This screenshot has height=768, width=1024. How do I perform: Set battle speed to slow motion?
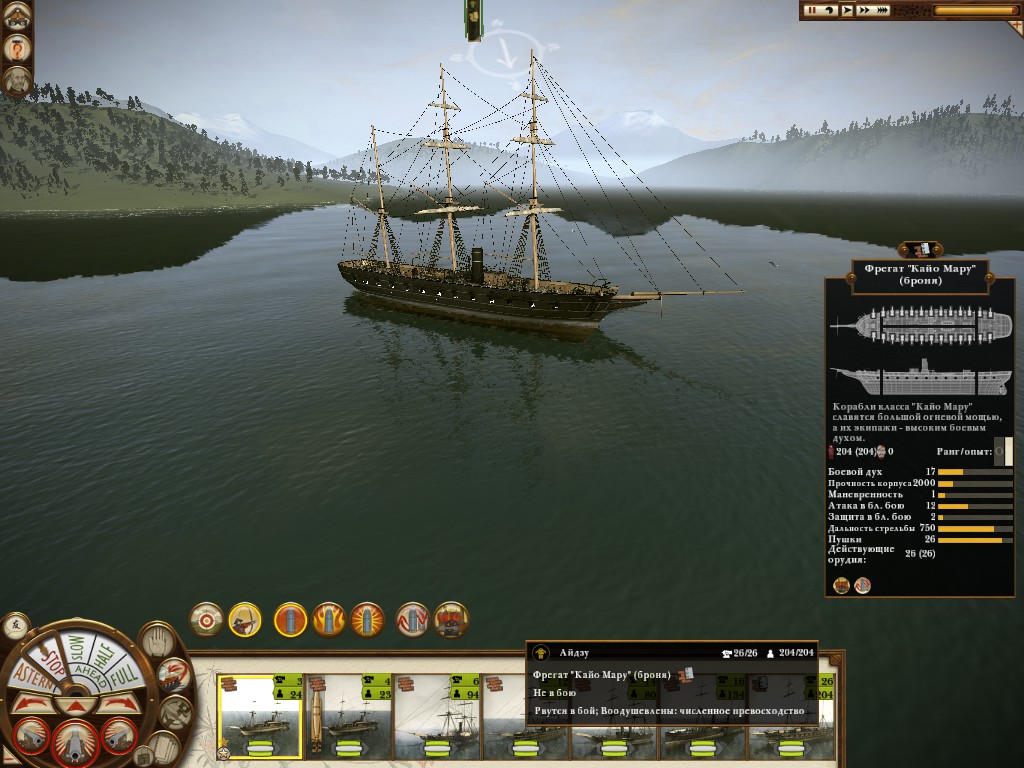[x=829, y=10]
